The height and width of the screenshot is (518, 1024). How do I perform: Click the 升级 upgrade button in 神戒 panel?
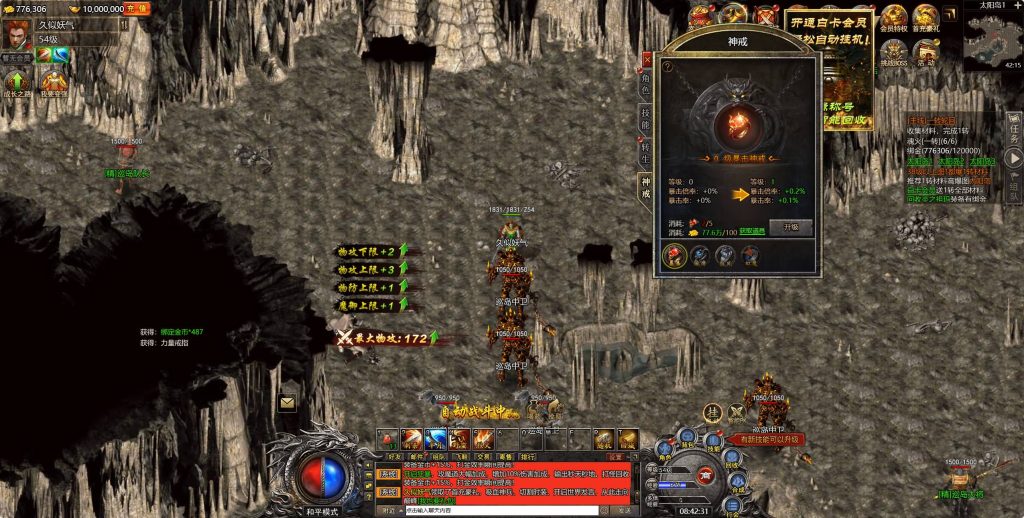pos(790,227)
